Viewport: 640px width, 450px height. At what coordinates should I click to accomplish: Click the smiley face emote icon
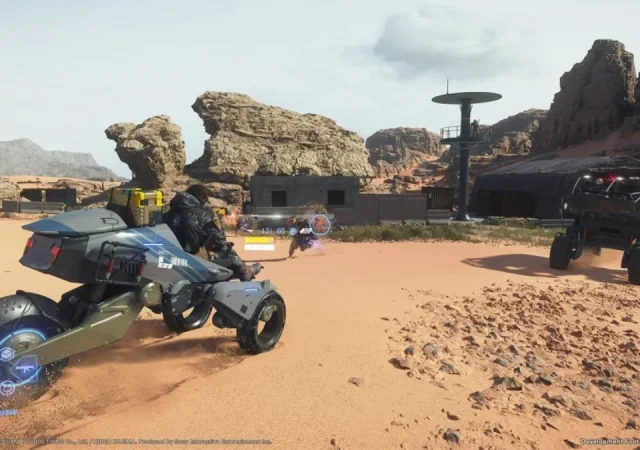tap(7, 387)
